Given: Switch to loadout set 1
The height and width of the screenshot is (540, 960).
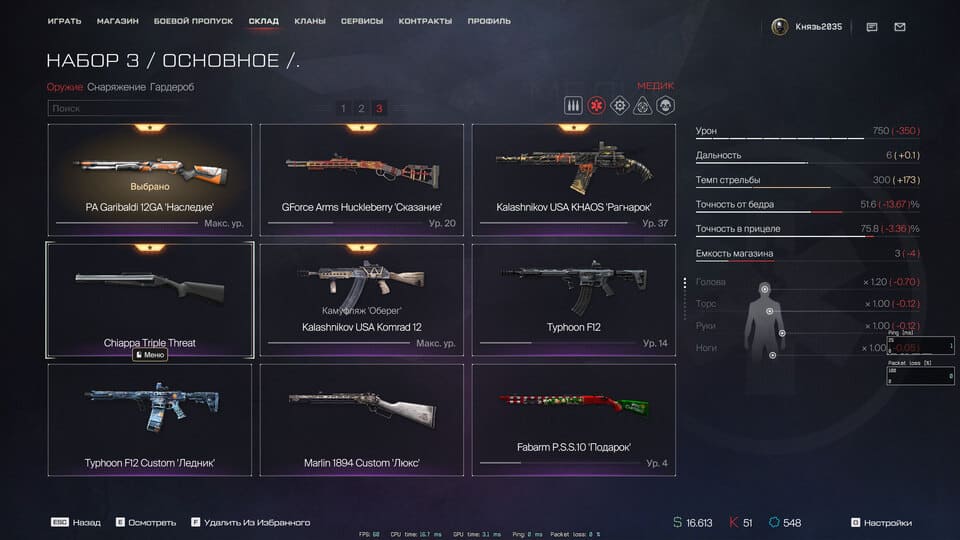Looking at the screenshot, I should click(x=343, y=108).
